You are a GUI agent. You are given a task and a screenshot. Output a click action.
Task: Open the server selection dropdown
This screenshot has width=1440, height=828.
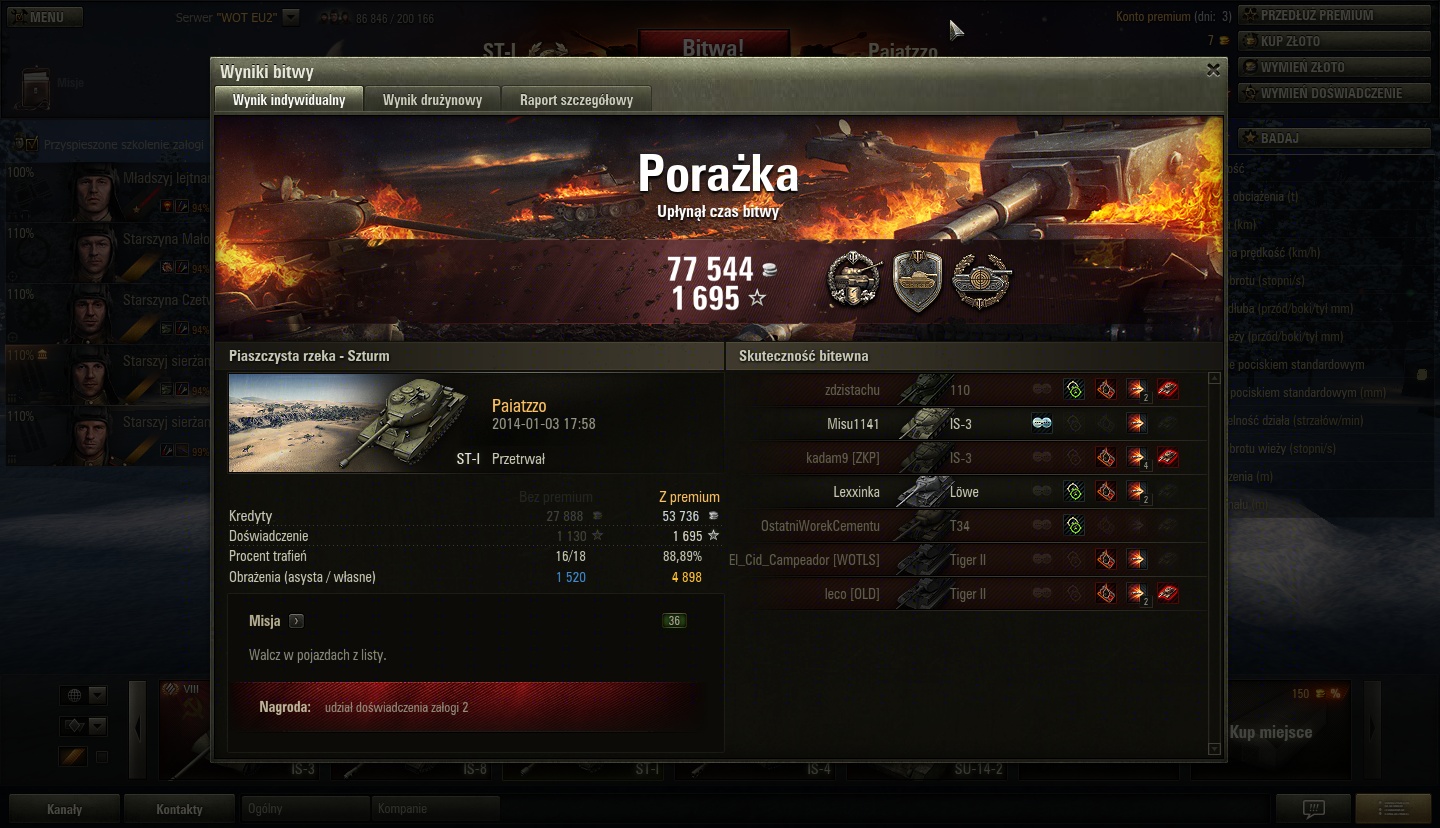tap(290, 17)
